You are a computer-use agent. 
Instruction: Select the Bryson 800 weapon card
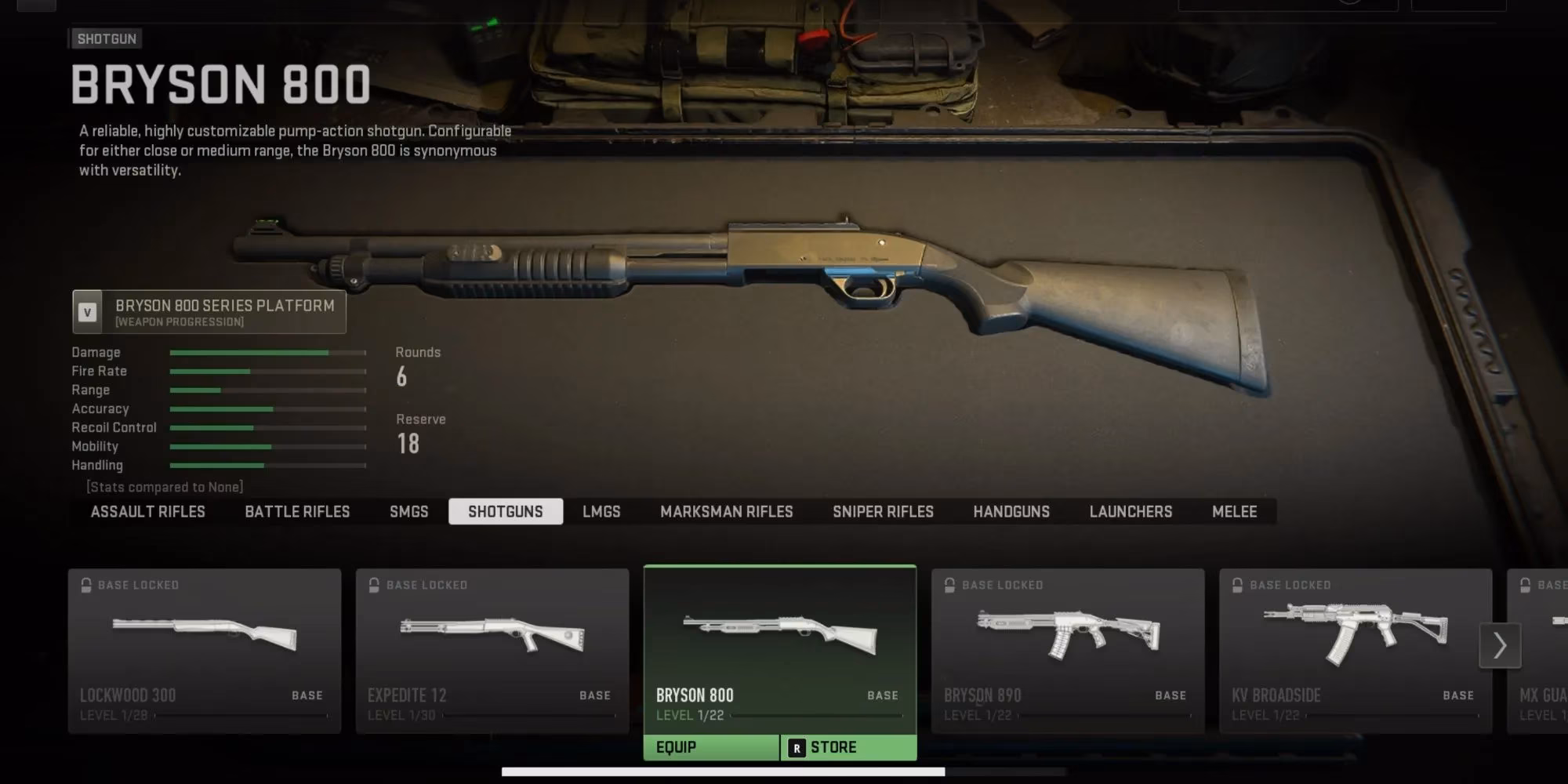tap(780, 647)
